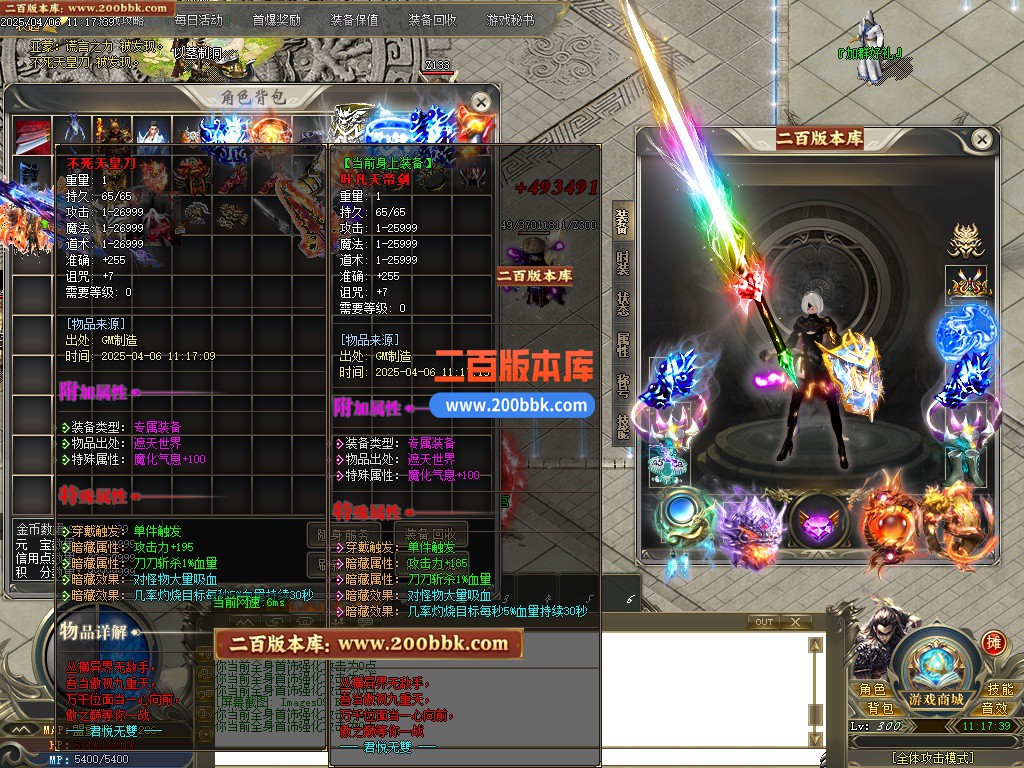Show the 称号 titles tab
This screenshot has height=768, width=1024.
click(622, 386)
